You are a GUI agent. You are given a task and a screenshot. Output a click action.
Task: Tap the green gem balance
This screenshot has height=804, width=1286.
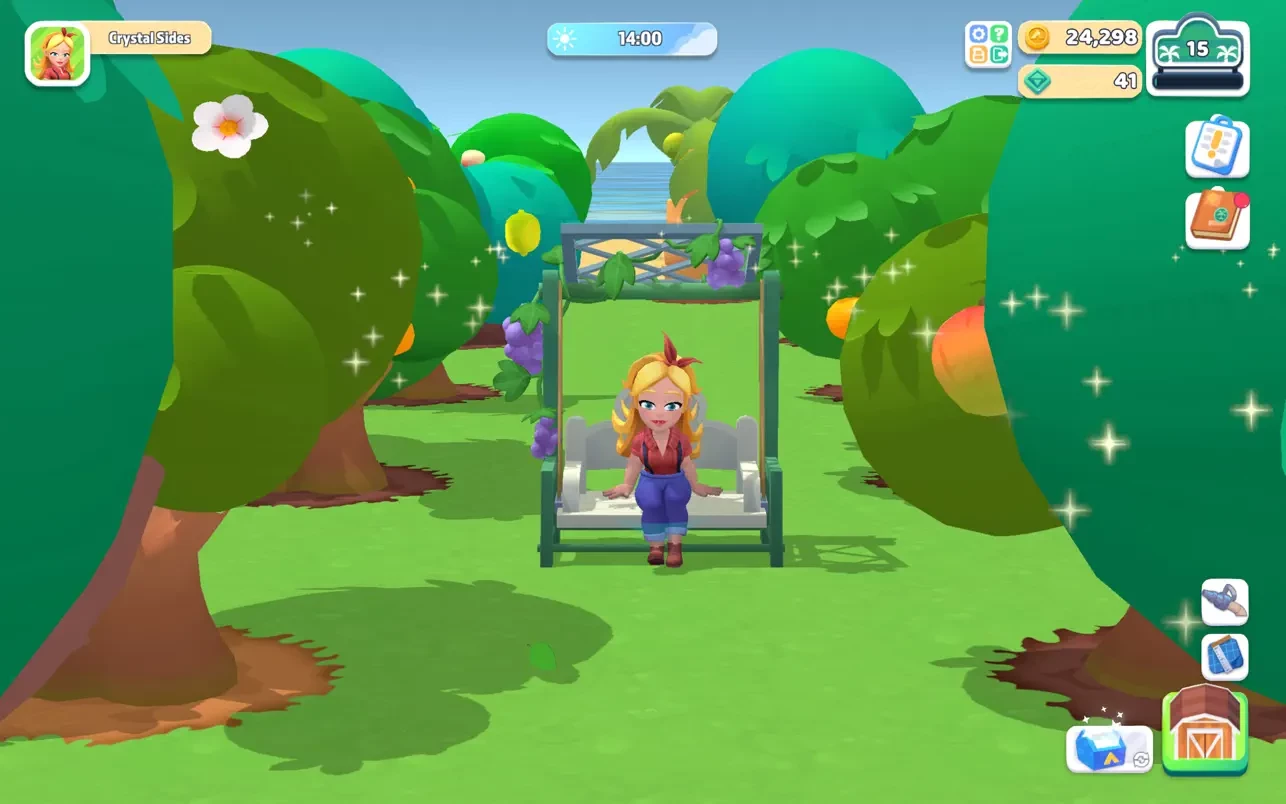[1080, 81]
